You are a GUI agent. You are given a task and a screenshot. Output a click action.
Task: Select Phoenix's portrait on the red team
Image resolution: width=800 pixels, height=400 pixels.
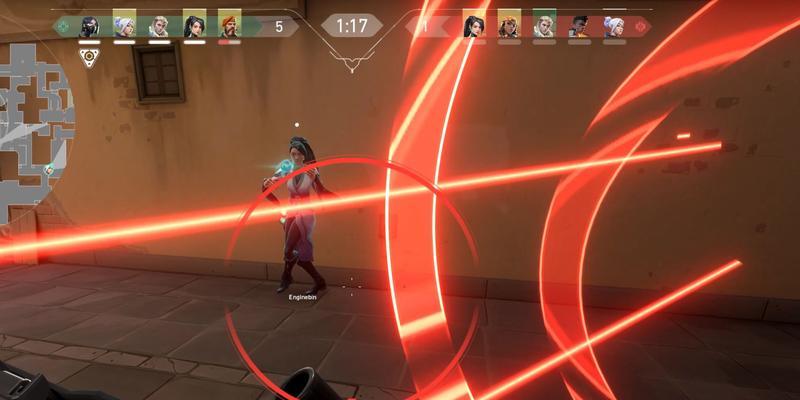[x=578, y=25]
